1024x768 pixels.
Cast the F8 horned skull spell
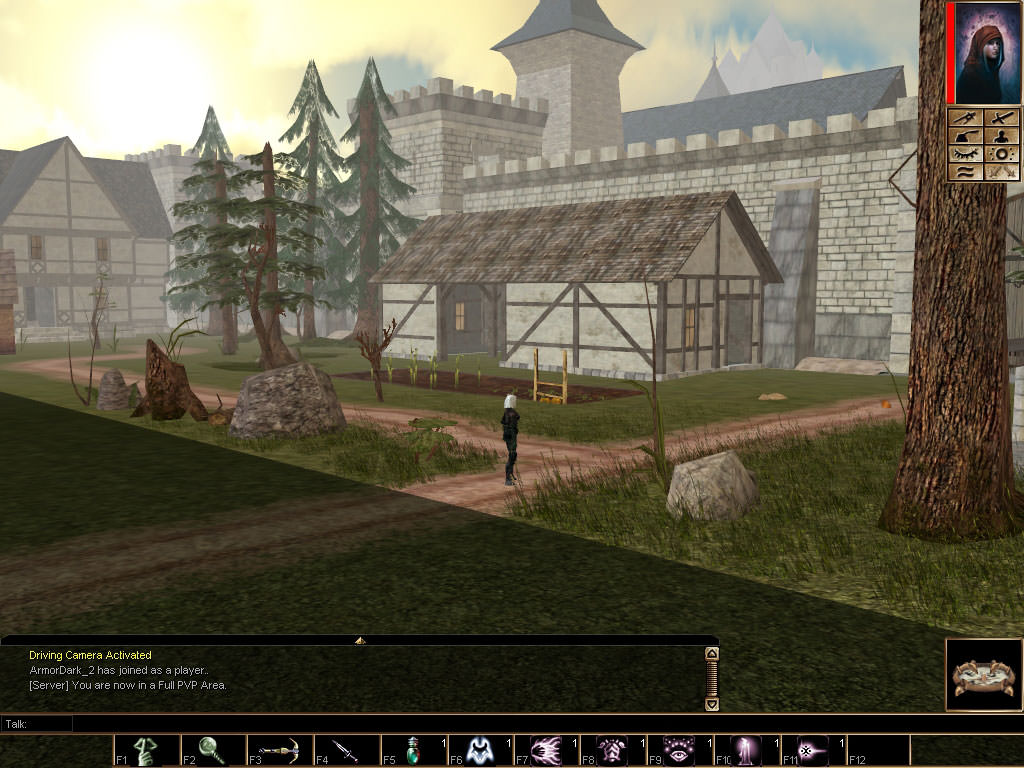613,750
